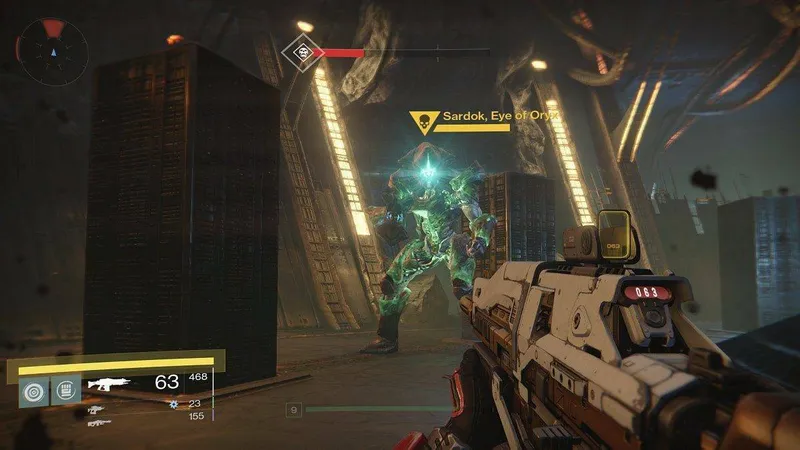Select the equipped primary rifle icon
The image size is (800, 450).
[112, 383]
